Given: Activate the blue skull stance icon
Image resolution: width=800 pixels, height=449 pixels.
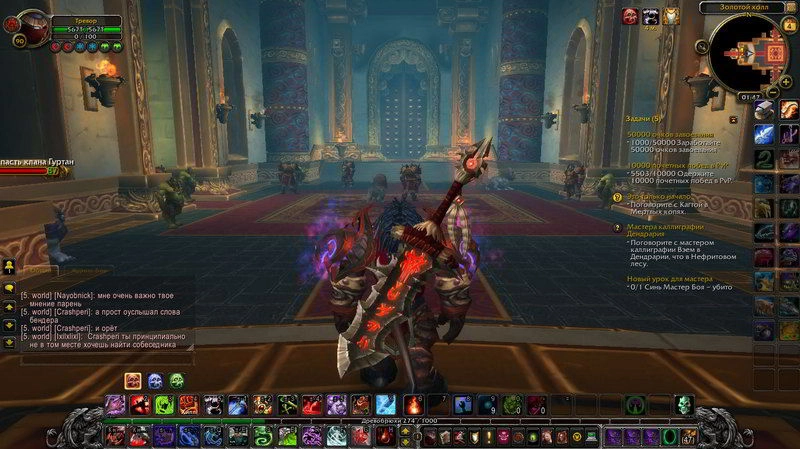Looking at the screenshot, I should click(x=155, y=380).
